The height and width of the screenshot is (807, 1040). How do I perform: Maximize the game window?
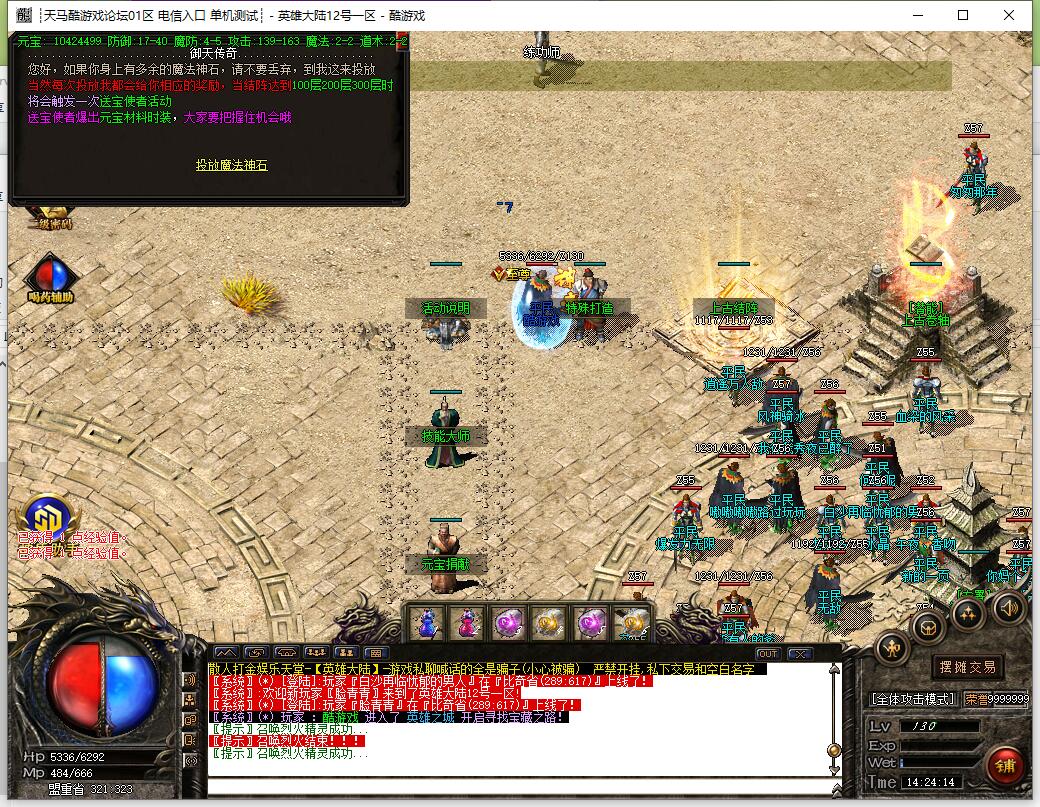[963, 15]
